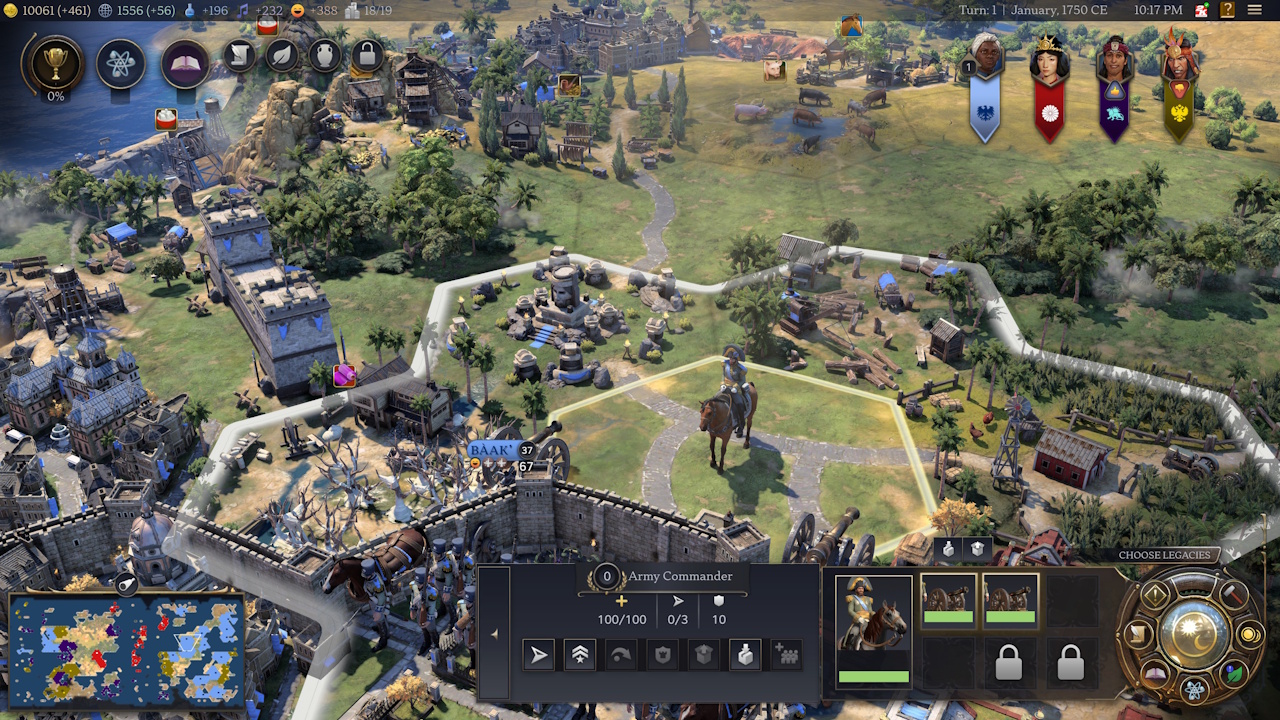Open the purple book culture panel
The height and width of the screenshot is (720, 1280).
184,60
